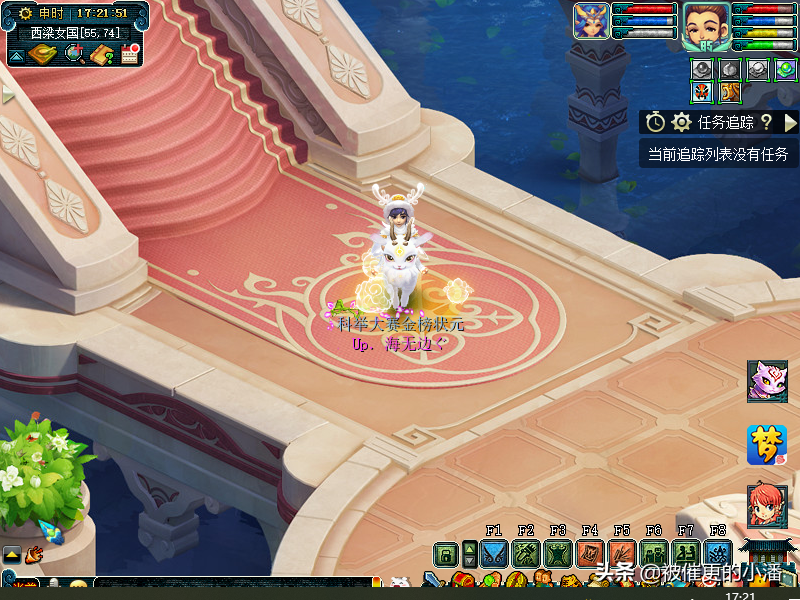This screenshot has height=600, width=800.
Task: Click the stopwatch icon in task tracker
Action: (x=655, y=122)
